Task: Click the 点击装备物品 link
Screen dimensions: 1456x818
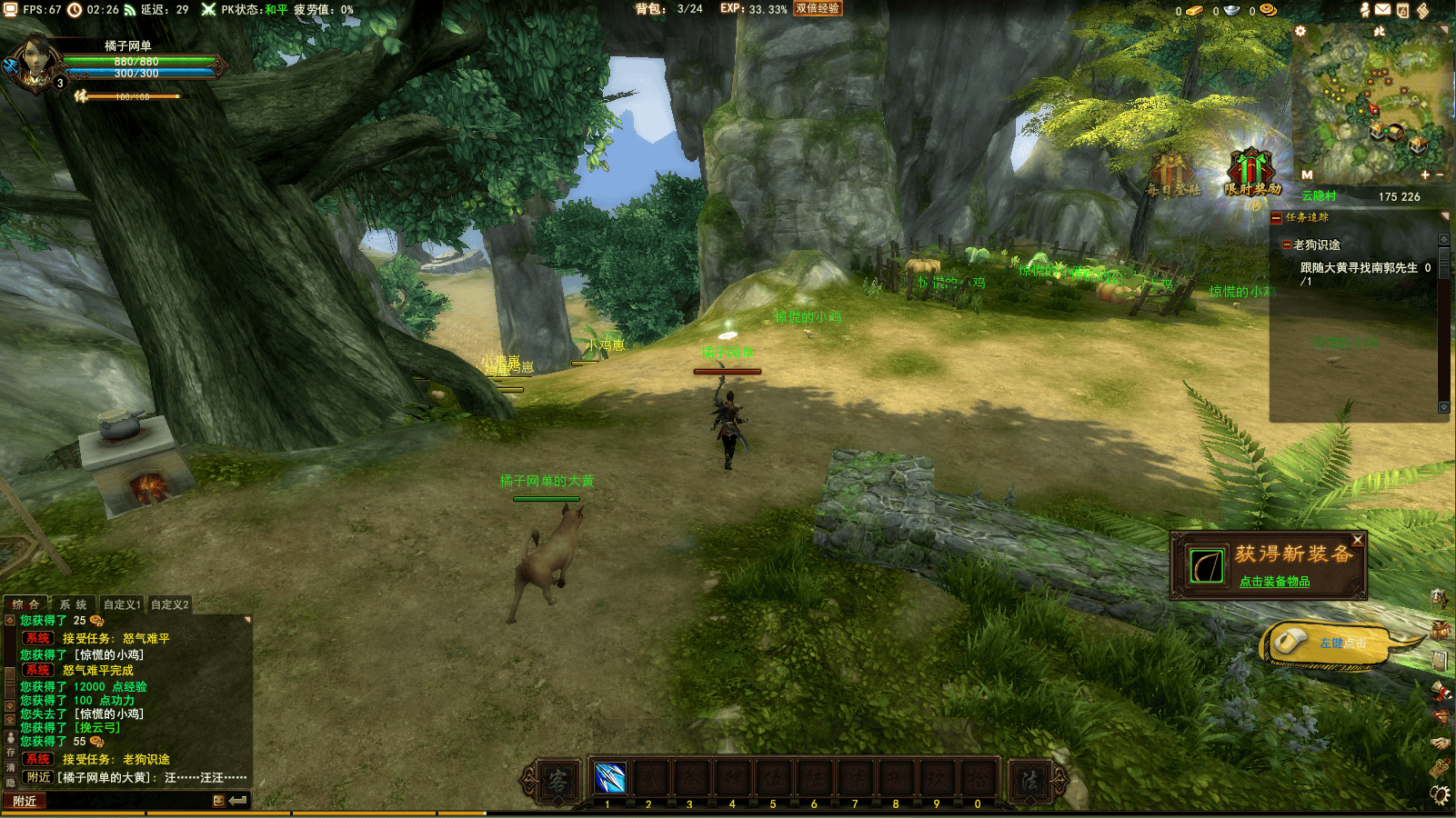Action: click(1274, 582)
